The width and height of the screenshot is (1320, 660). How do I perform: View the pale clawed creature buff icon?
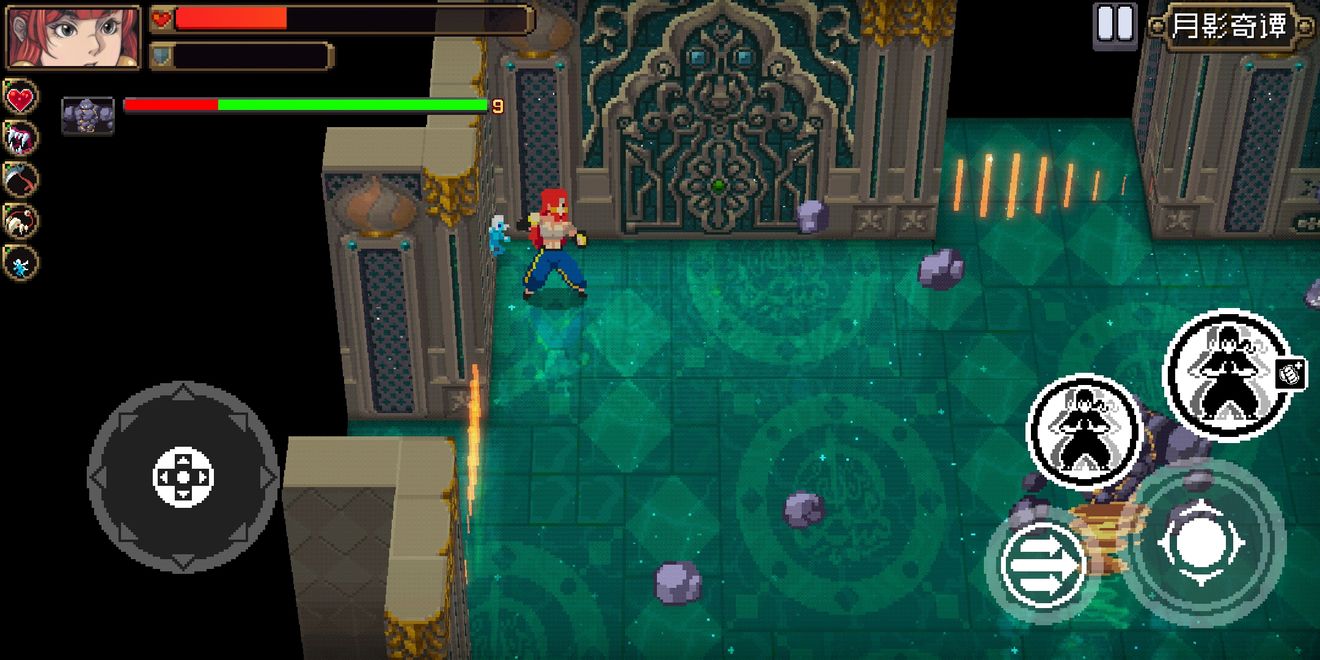tap(21, 221)
